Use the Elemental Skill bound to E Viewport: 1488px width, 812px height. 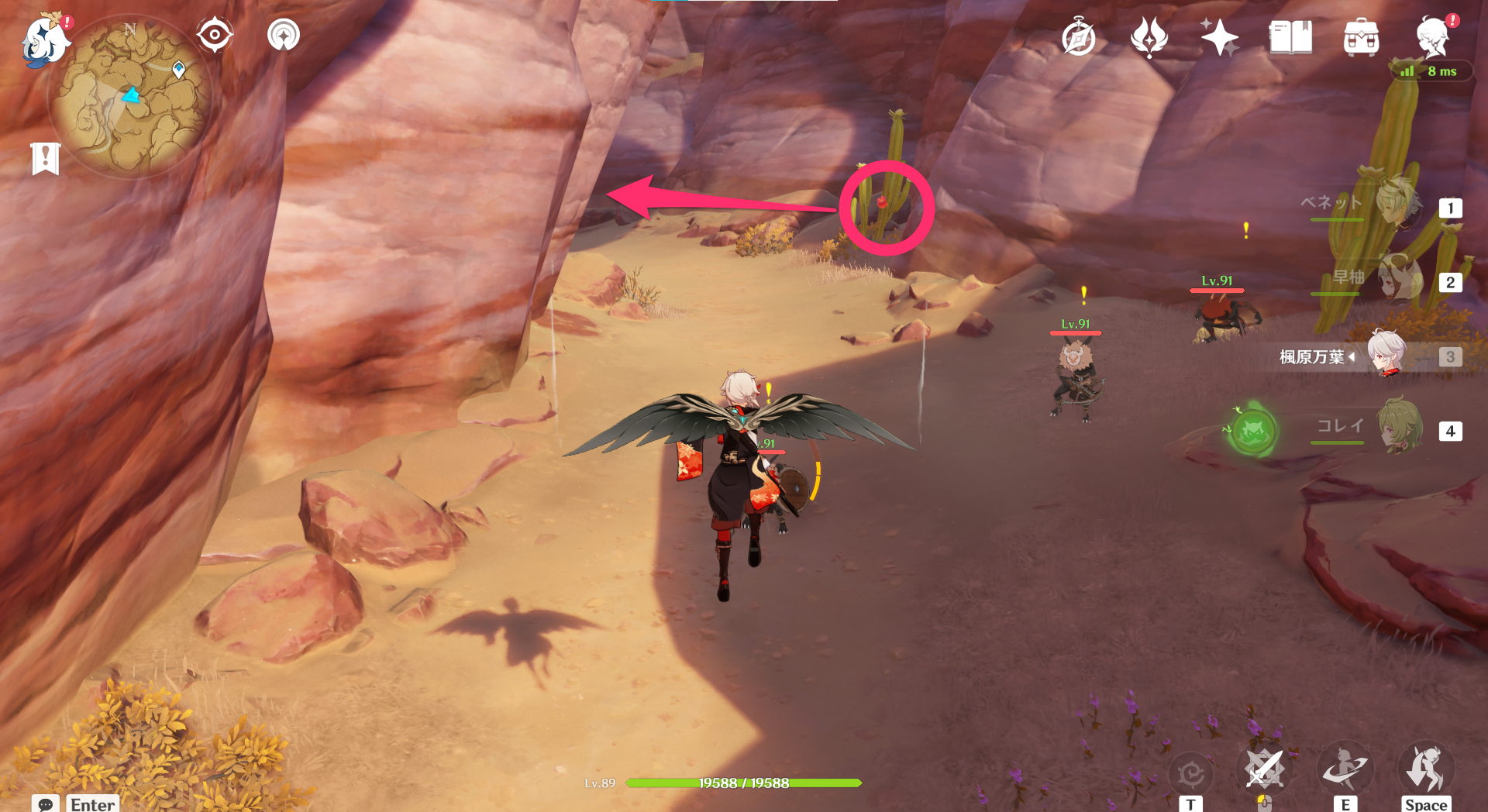[x=1346, y=769]
